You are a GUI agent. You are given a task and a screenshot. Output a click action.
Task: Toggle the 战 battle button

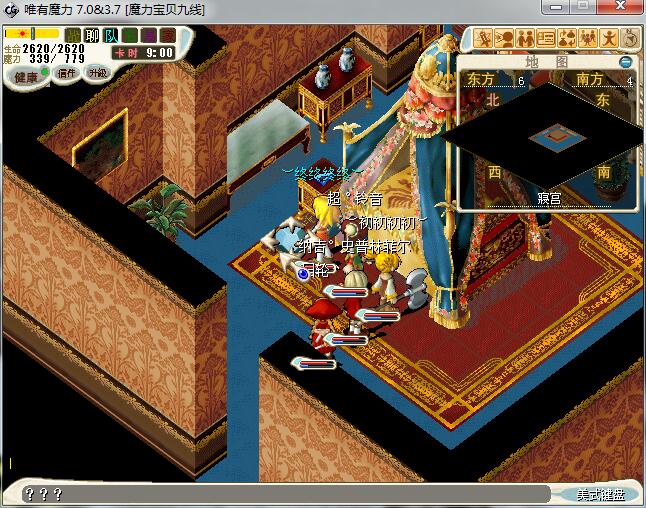pos(73,36)
